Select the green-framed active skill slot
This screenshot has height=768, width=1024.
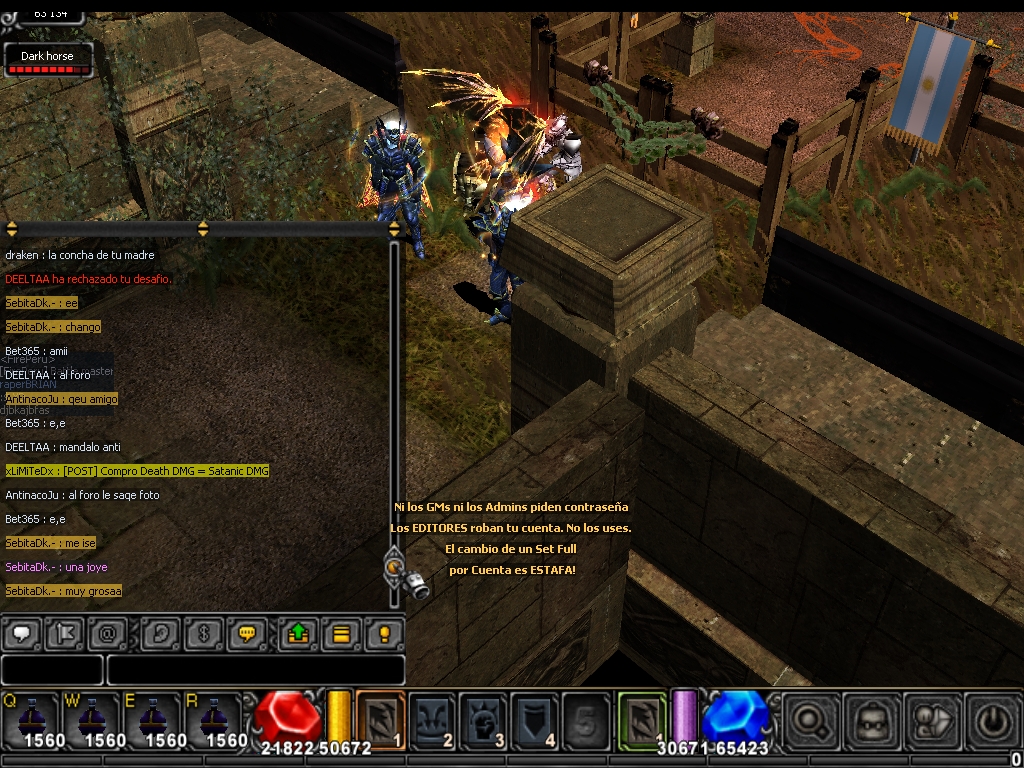coord(642,719)
